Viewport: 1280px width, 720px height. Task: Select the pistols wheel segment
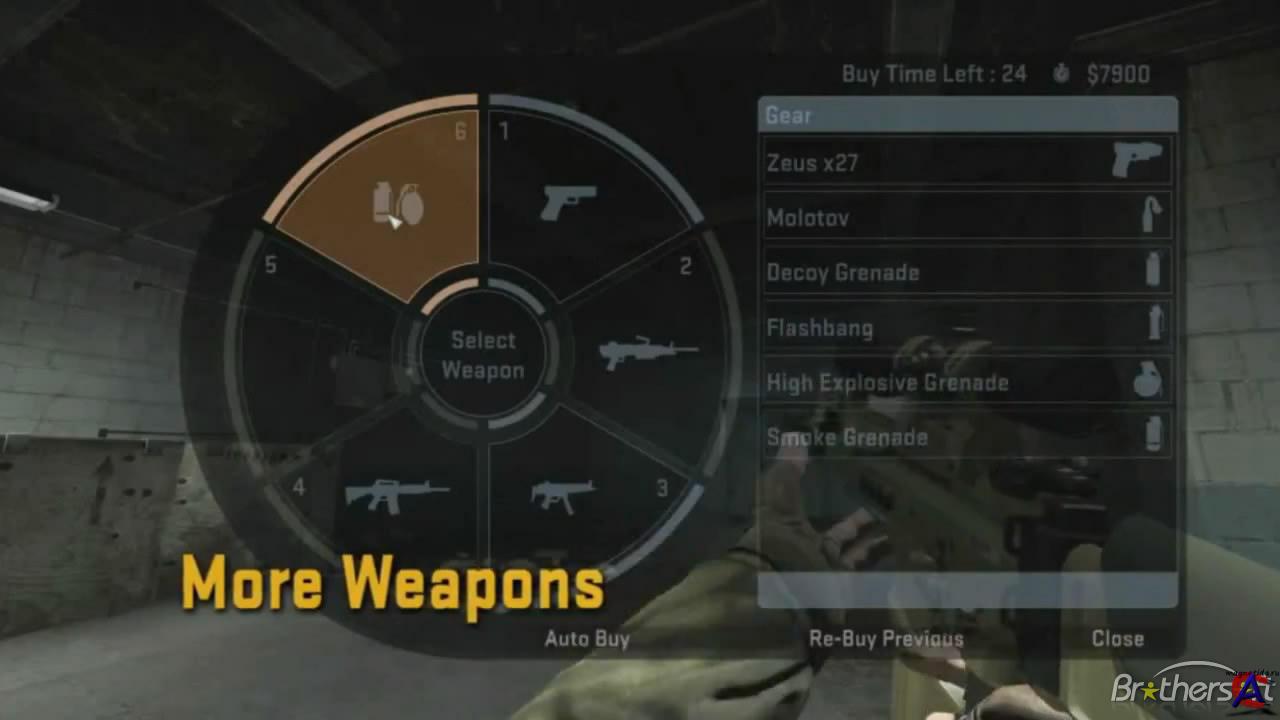pyautogui.click(x=567, y=202)
